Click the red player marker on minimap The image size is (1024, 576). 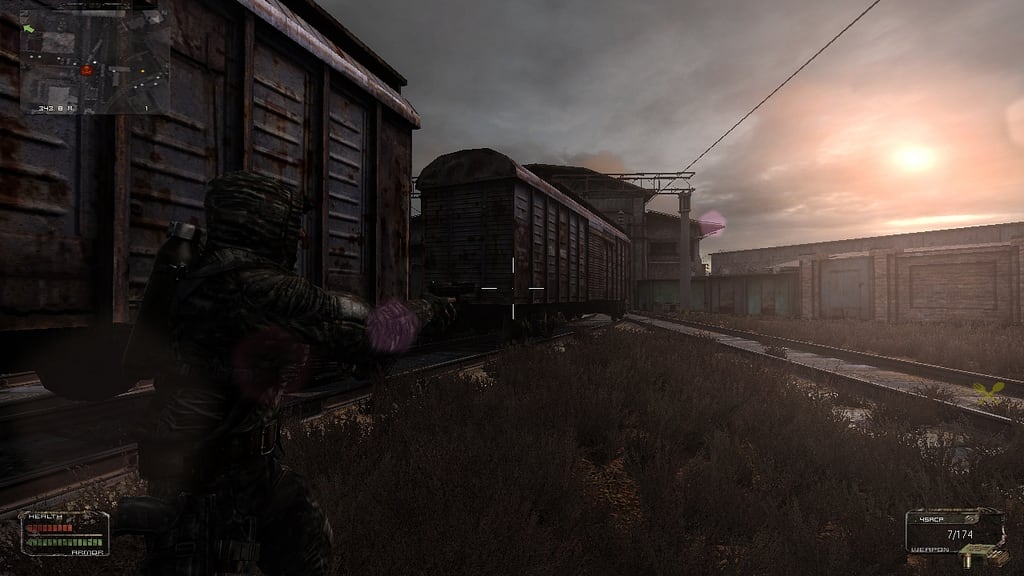[87, 70]
